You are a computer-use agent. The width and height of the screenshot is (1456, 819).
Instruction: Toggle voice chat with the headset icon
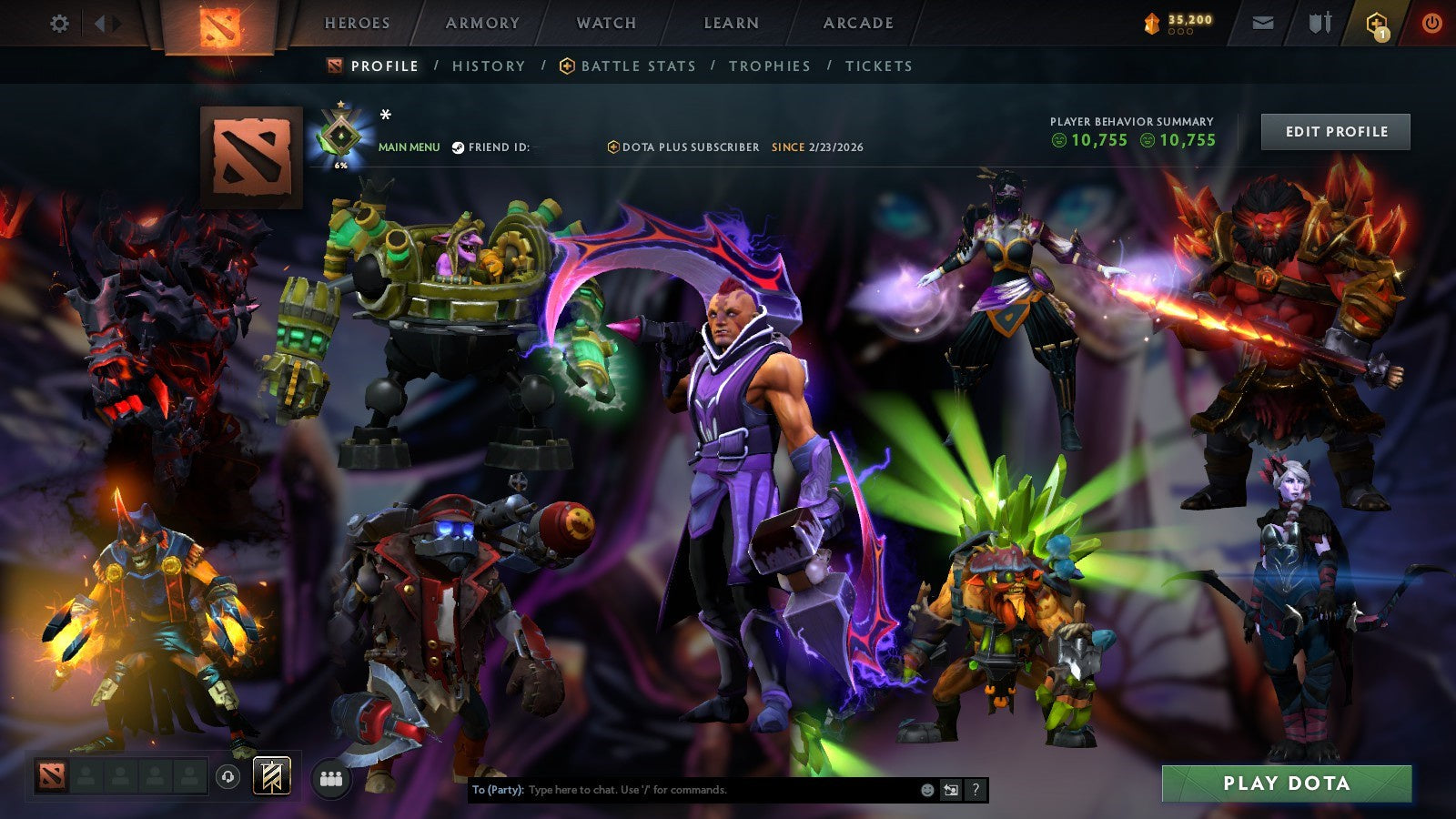[227, 777]
